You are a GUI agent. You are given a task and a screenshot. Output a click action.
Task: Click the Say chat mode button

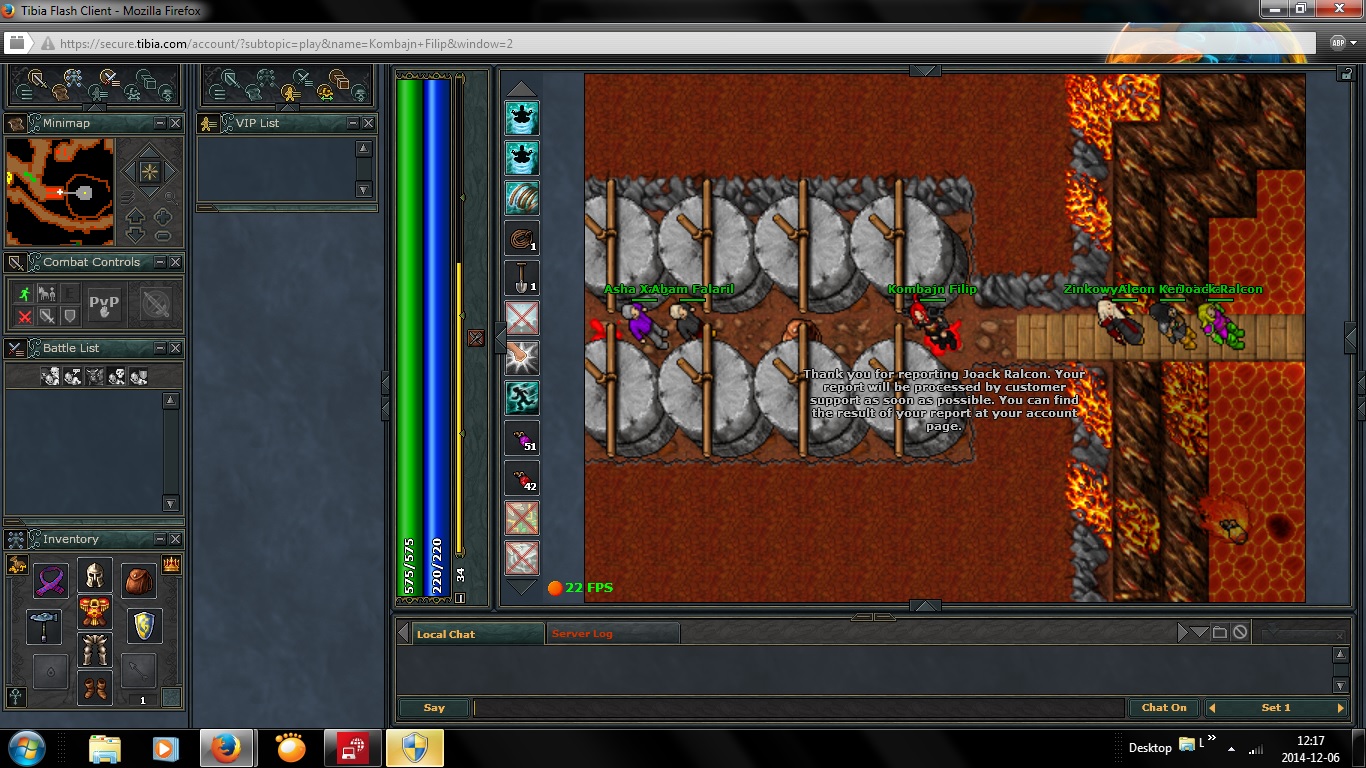(x=433, y=708)
